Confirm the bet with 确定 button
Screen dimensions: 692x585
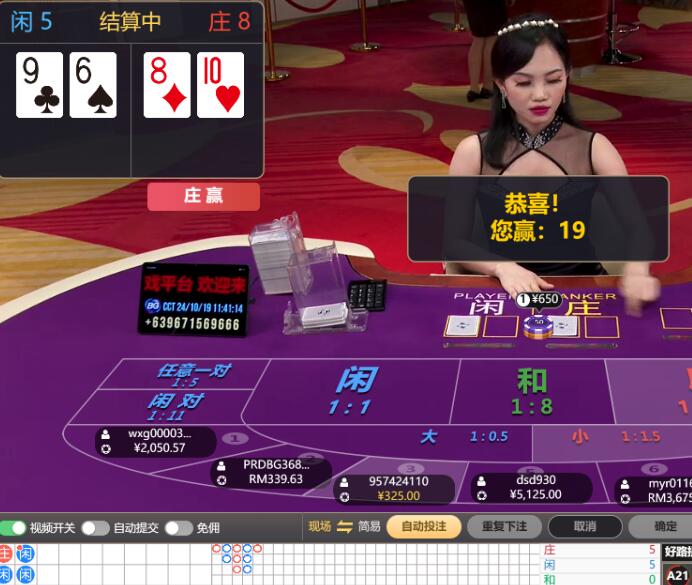664,527
